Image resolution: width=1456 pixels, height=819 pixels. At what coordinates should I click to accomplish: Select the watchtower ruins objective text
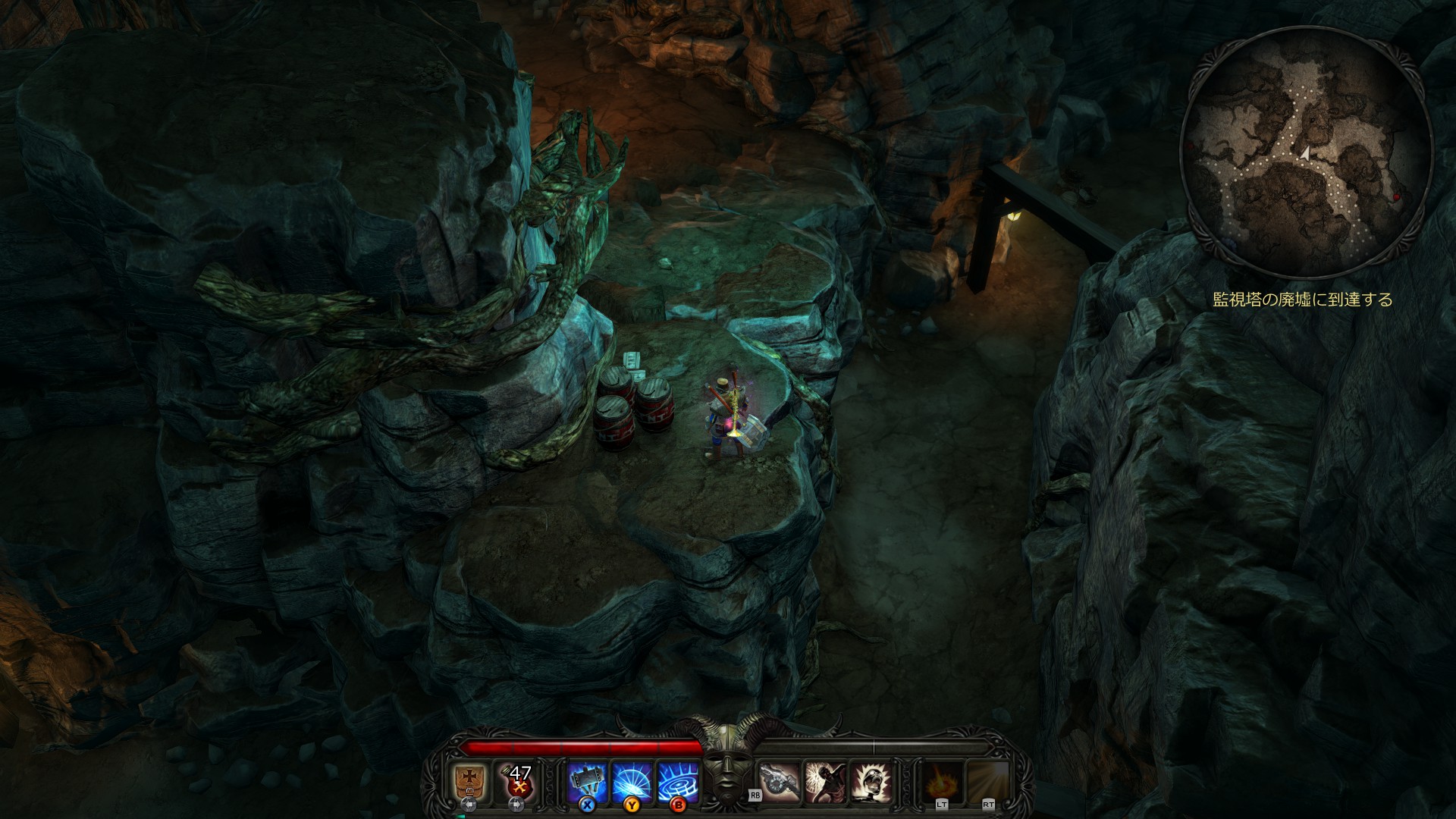point(1302,300)
